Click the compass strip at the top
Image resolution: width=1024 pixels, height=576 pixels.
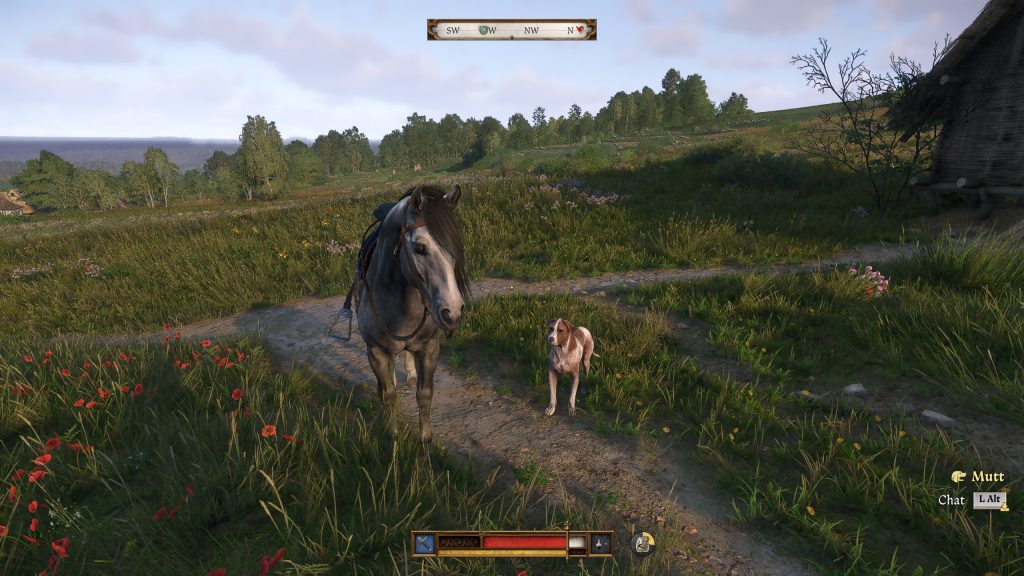click(511, 30)
